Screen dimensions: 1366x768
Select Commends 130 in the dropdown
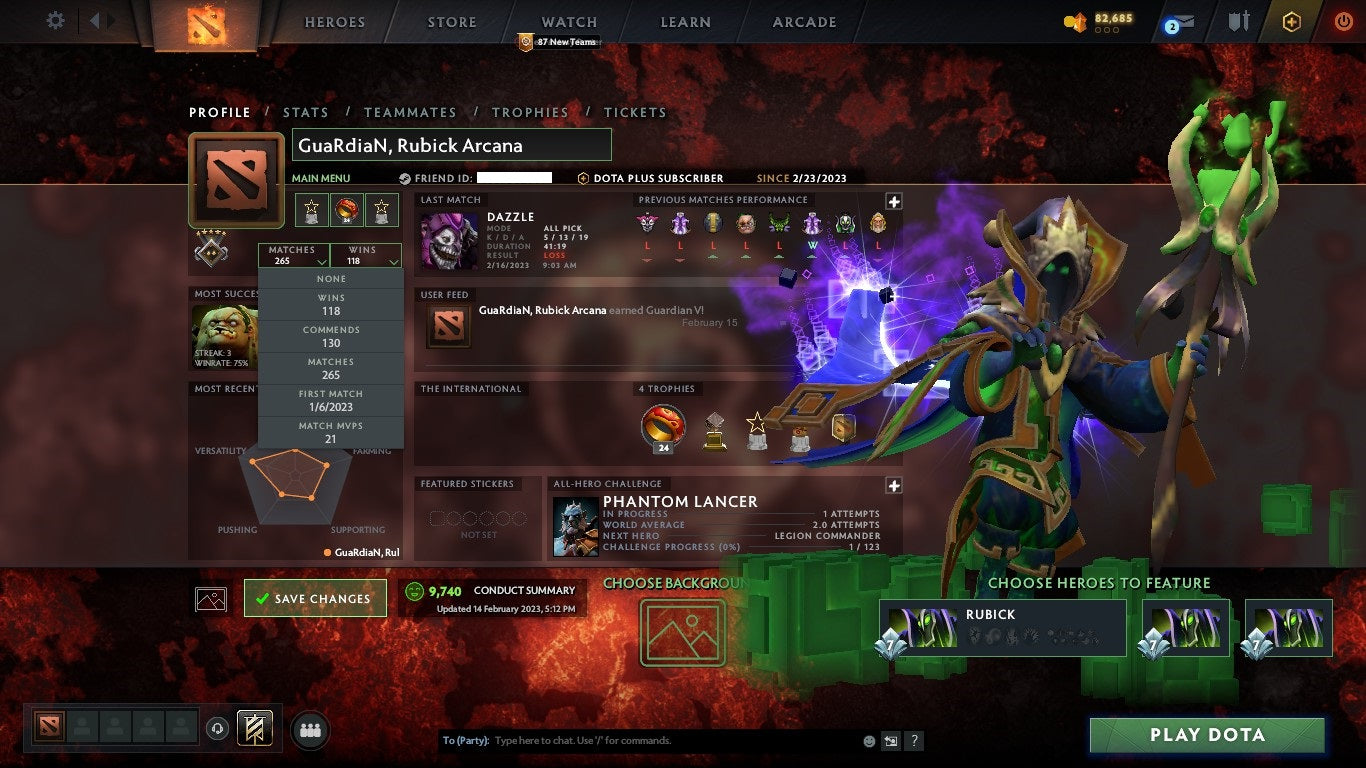[x=330, y=335]
